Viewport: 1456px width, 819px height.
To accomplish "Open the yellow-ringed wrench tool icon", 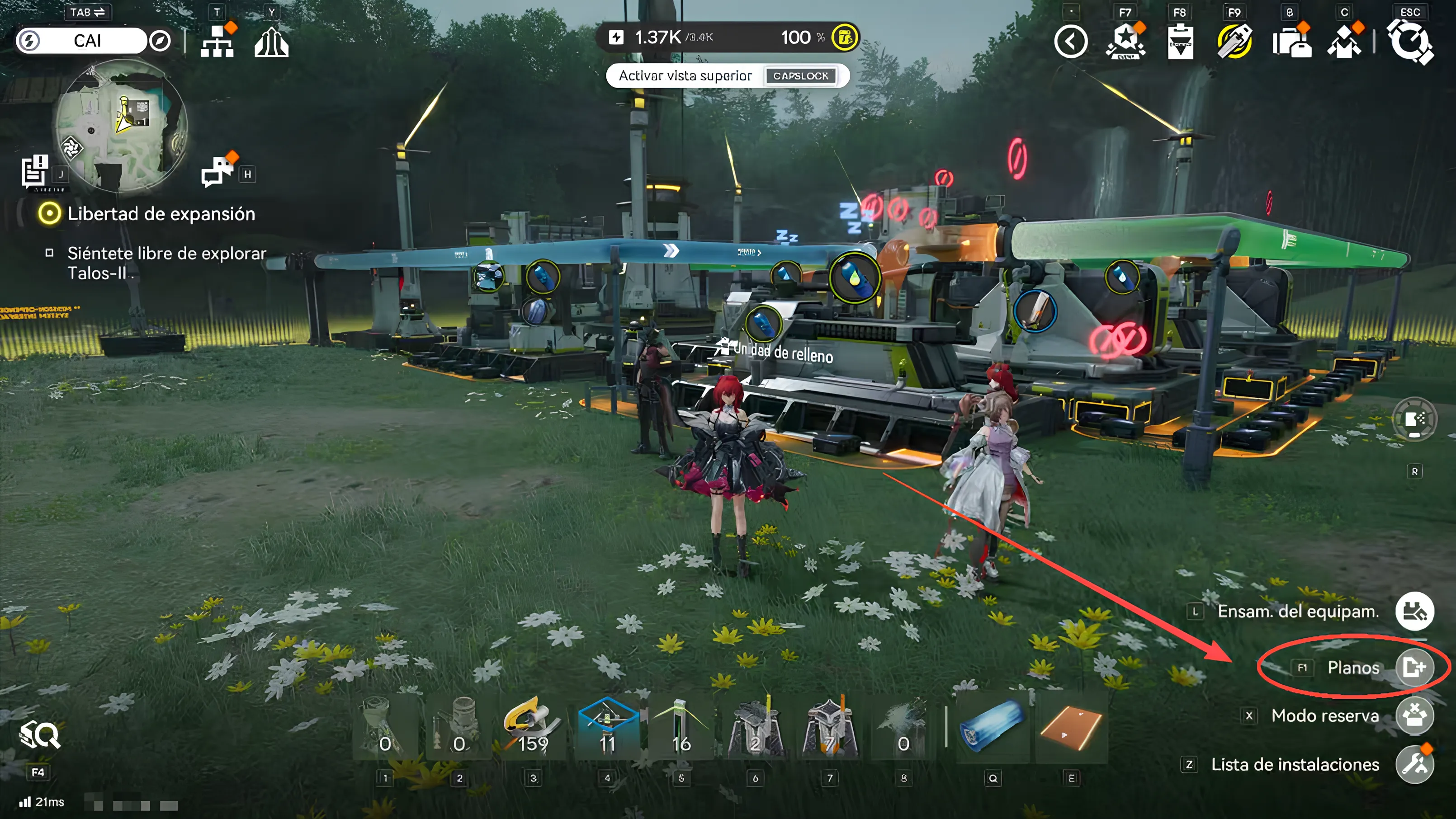I will pyautogui.click(x=1234, y=42).
